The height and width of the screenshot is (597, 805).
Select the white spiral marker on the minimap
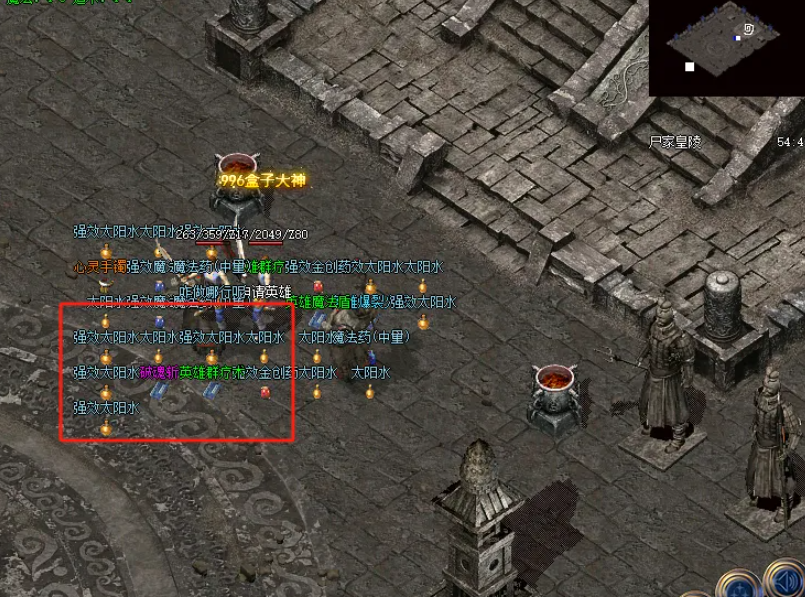(748, 29)
